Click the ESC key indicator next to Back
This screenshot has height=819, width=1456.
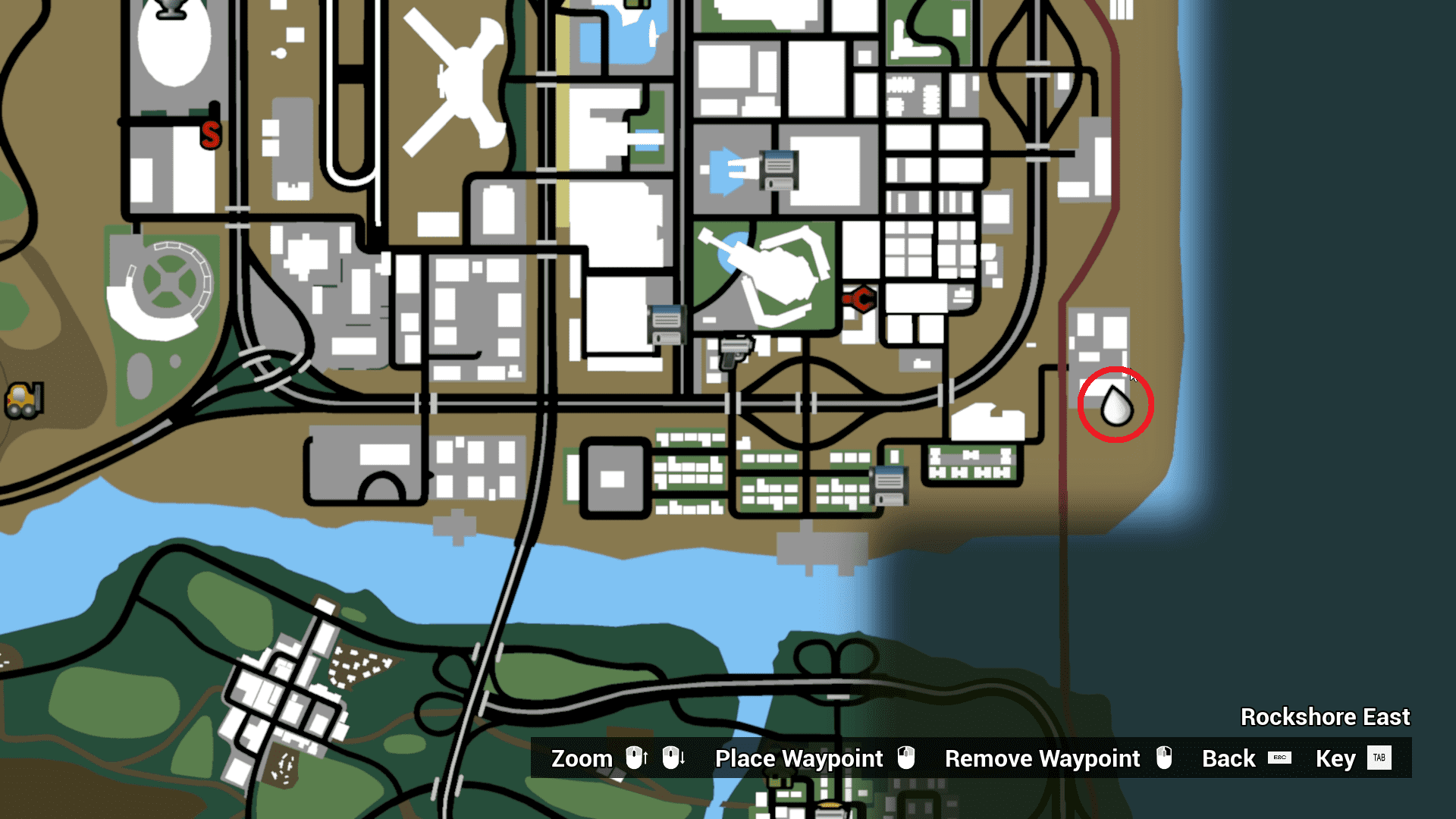pos(1280,758)
